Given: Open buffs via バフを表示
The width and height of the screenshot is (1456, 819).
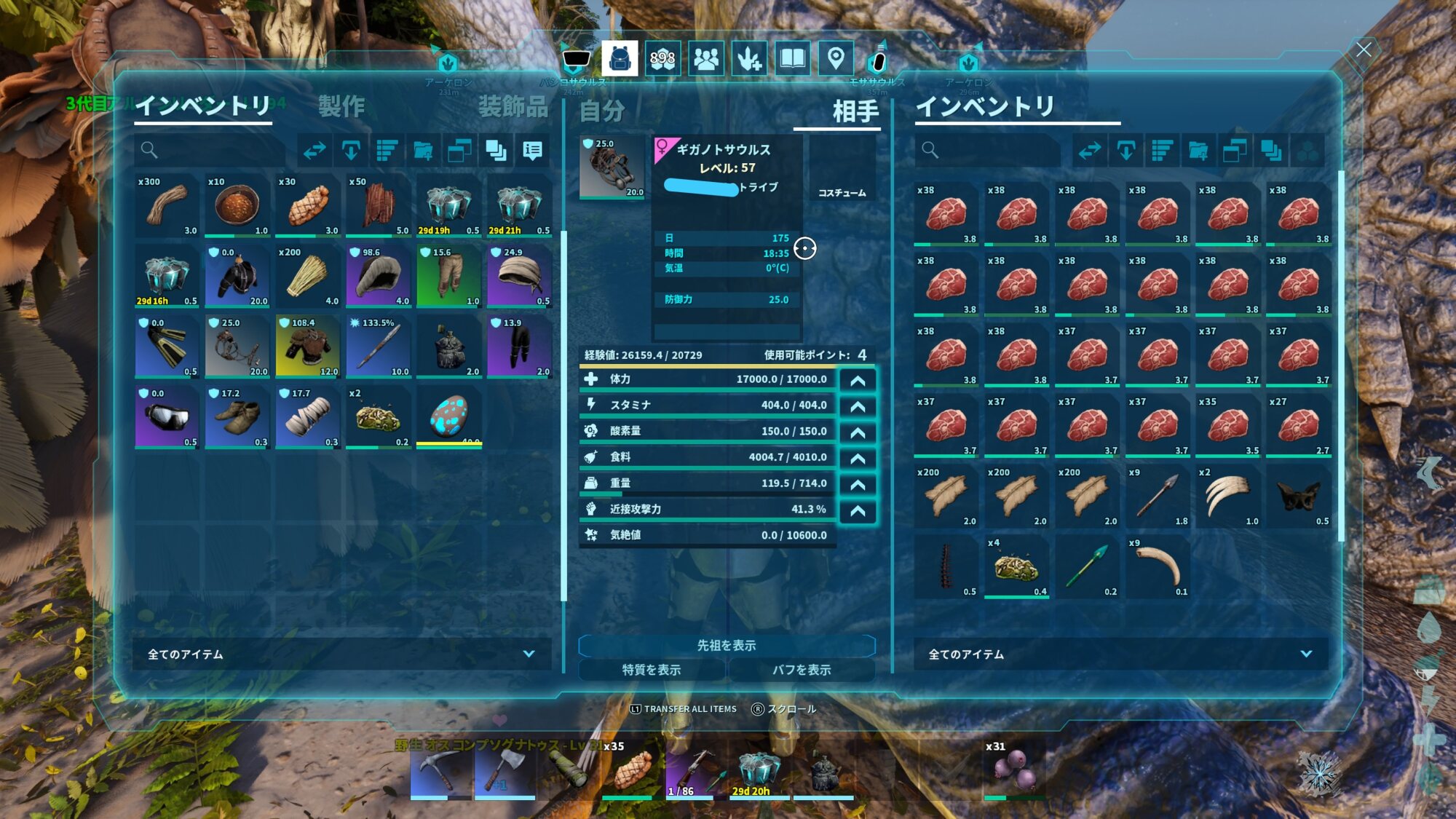Looking at the screenshot, I should [x=801, y=670].
